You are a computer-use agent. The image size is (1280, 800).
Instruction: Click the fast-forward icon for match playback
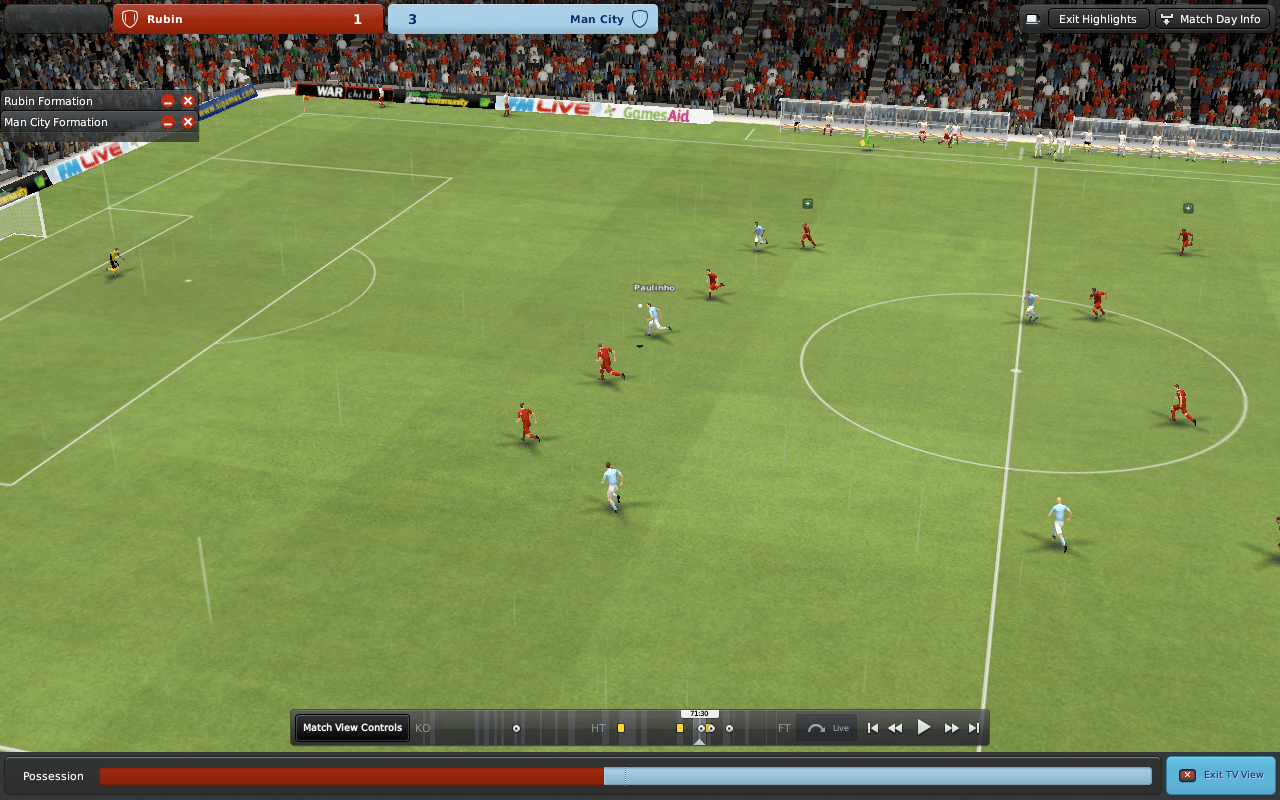[950, 727]
